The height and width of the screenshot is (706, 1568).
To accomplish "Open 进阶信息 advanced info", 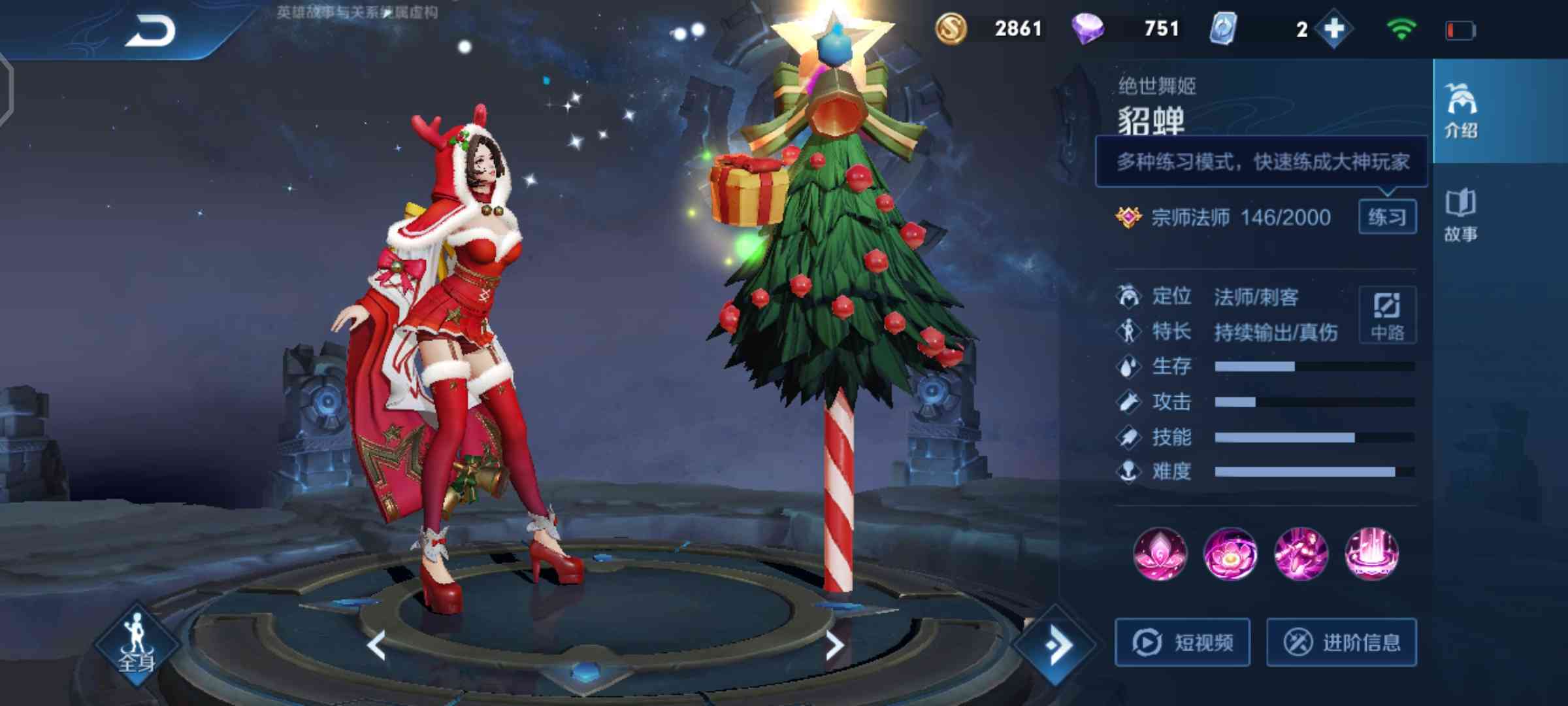I will [1341, 643].
